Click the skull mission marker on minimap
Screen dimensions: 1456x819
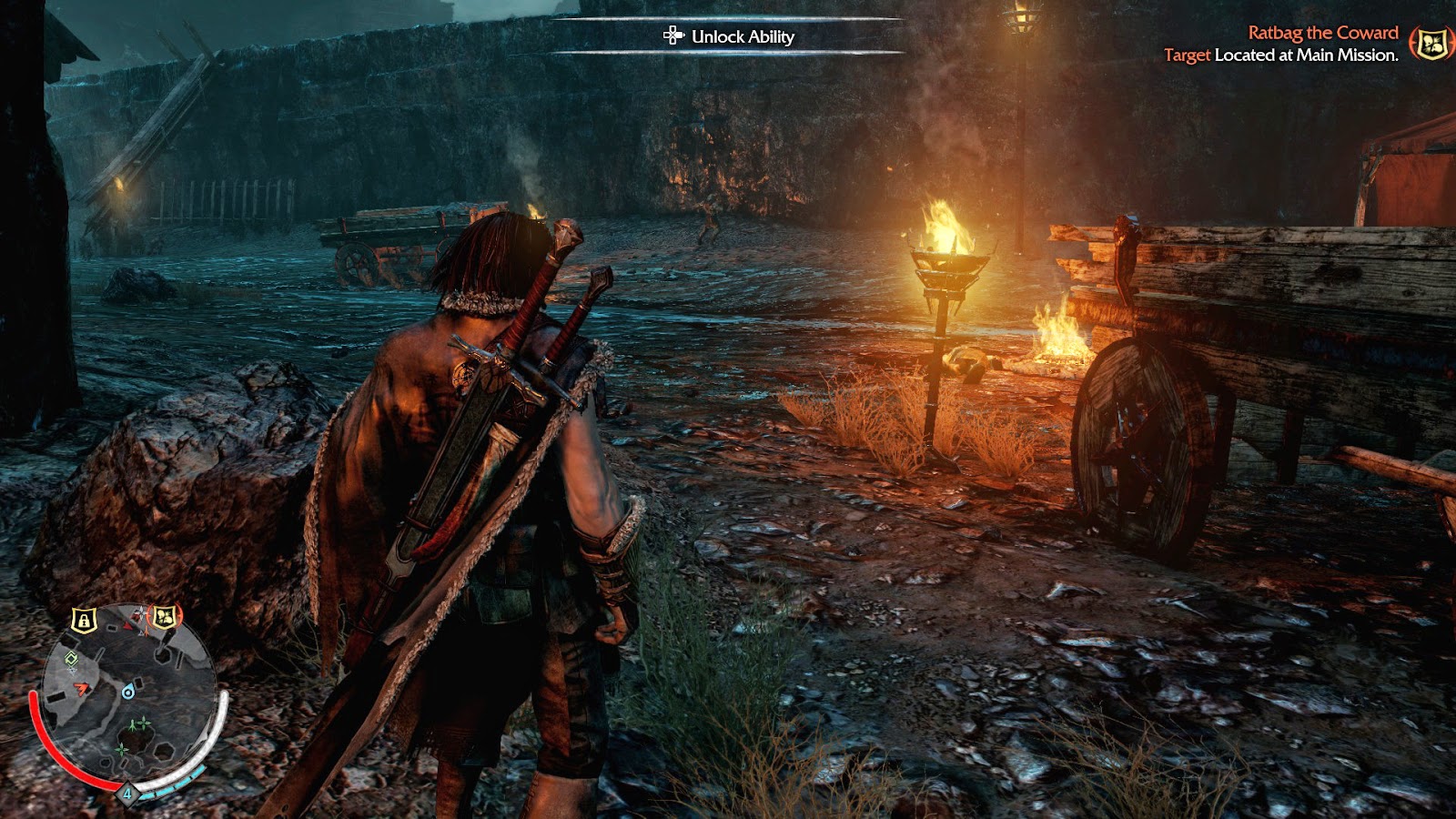click(164, 618)
